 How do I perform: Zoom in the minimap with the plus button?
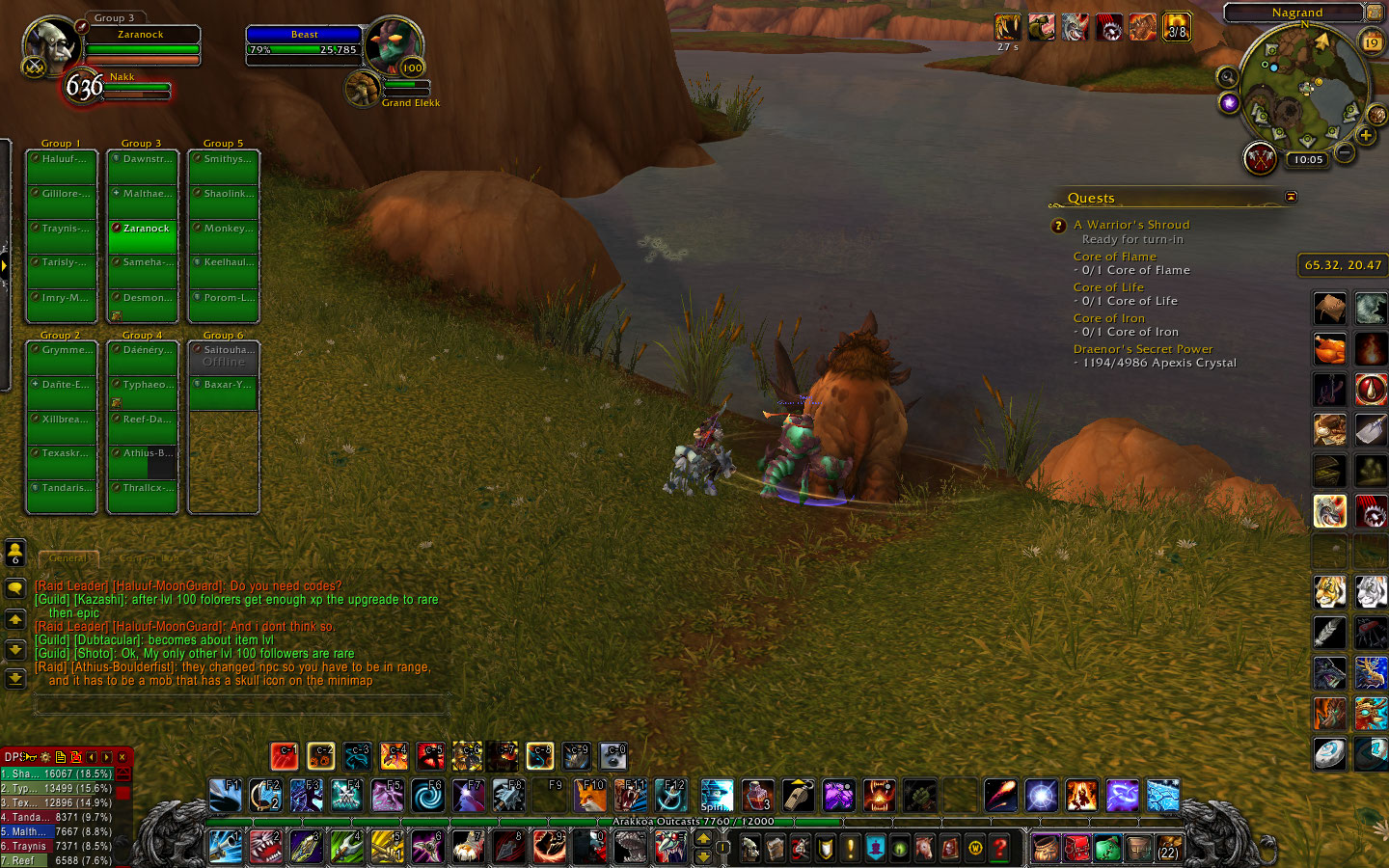point(1367,135)
